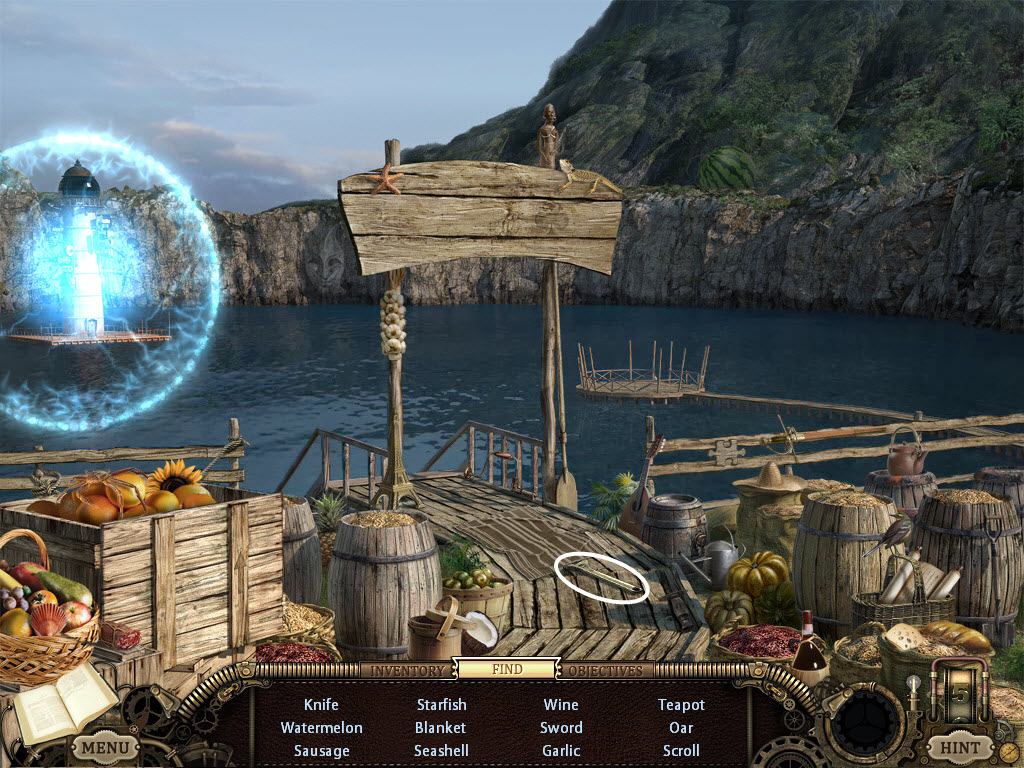
Task: Open the game Menu
Action: (x=104, y=747)
